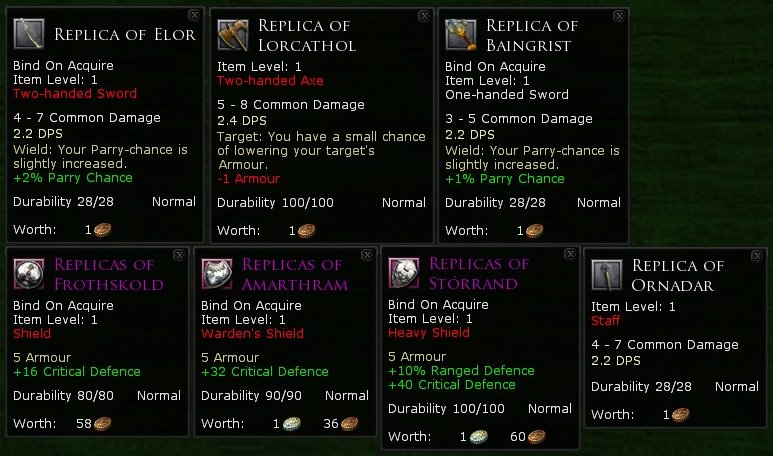Select the Replicas of Amarthram shield icon

point(217,274)
